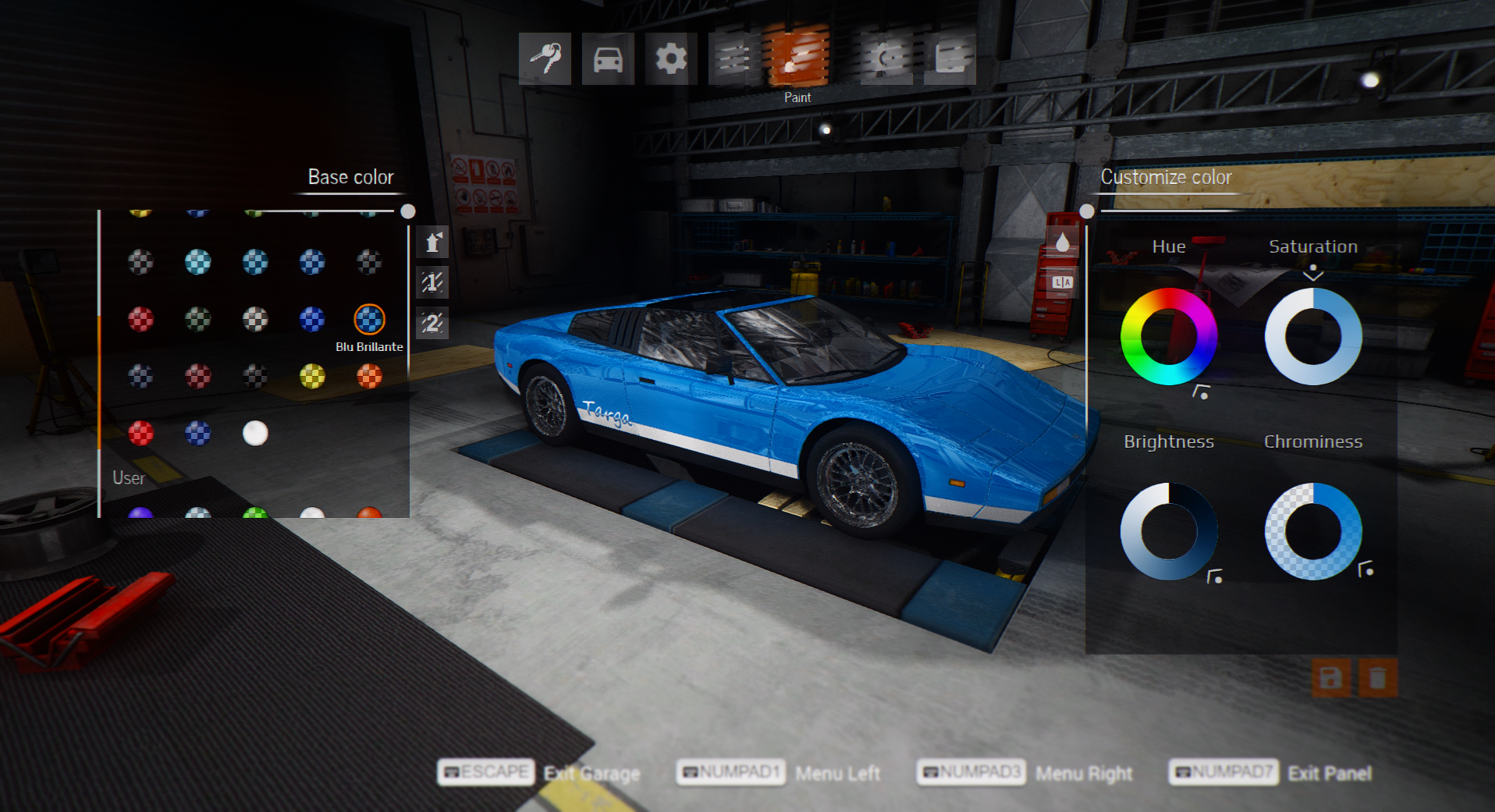Select the stripe 1 paint layer
The image size is (1495, 812).
432,282
